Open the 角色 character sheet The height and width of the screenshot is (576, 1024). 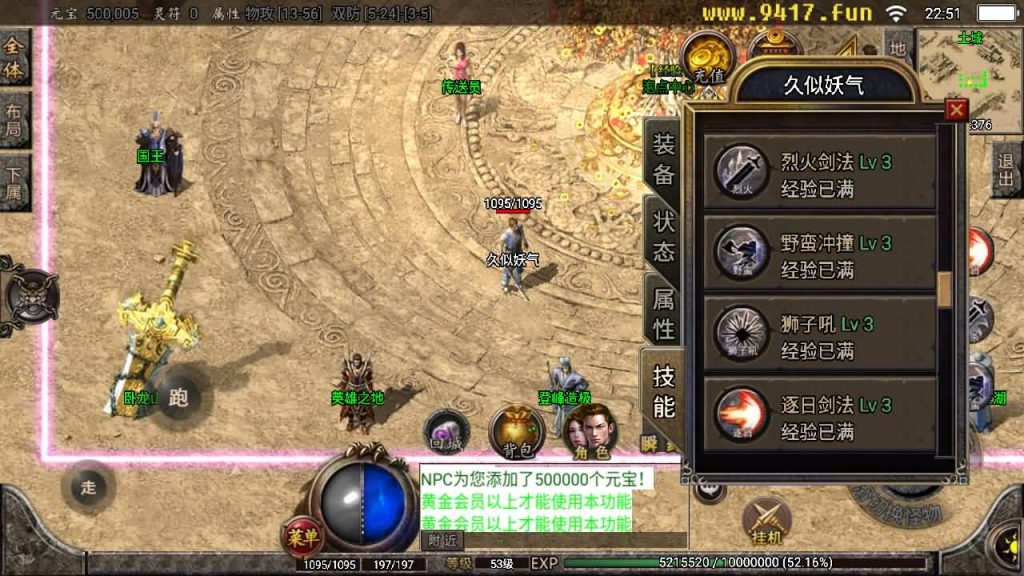(590, 430)
